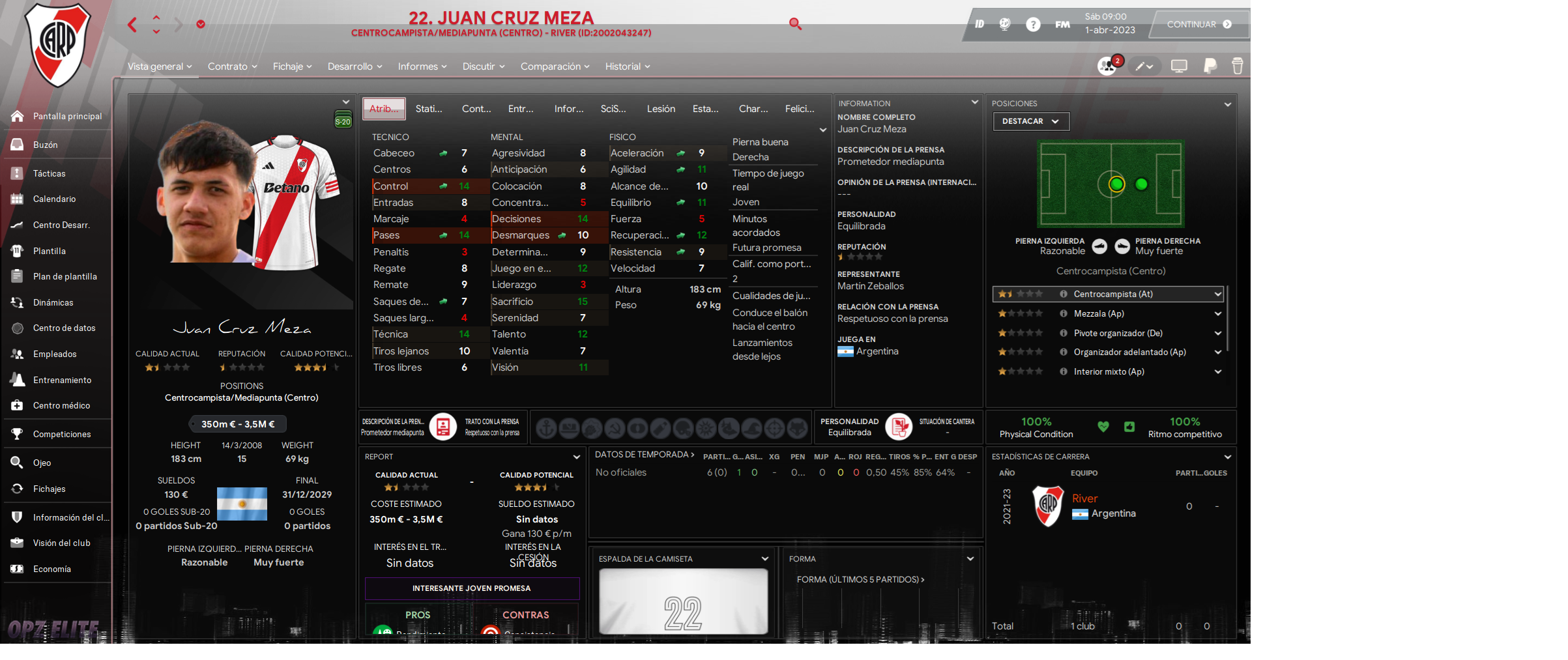Open the Tácticas sidebar entry
1568x660 pixels.
pyautogui.click(x=50, y=173)
